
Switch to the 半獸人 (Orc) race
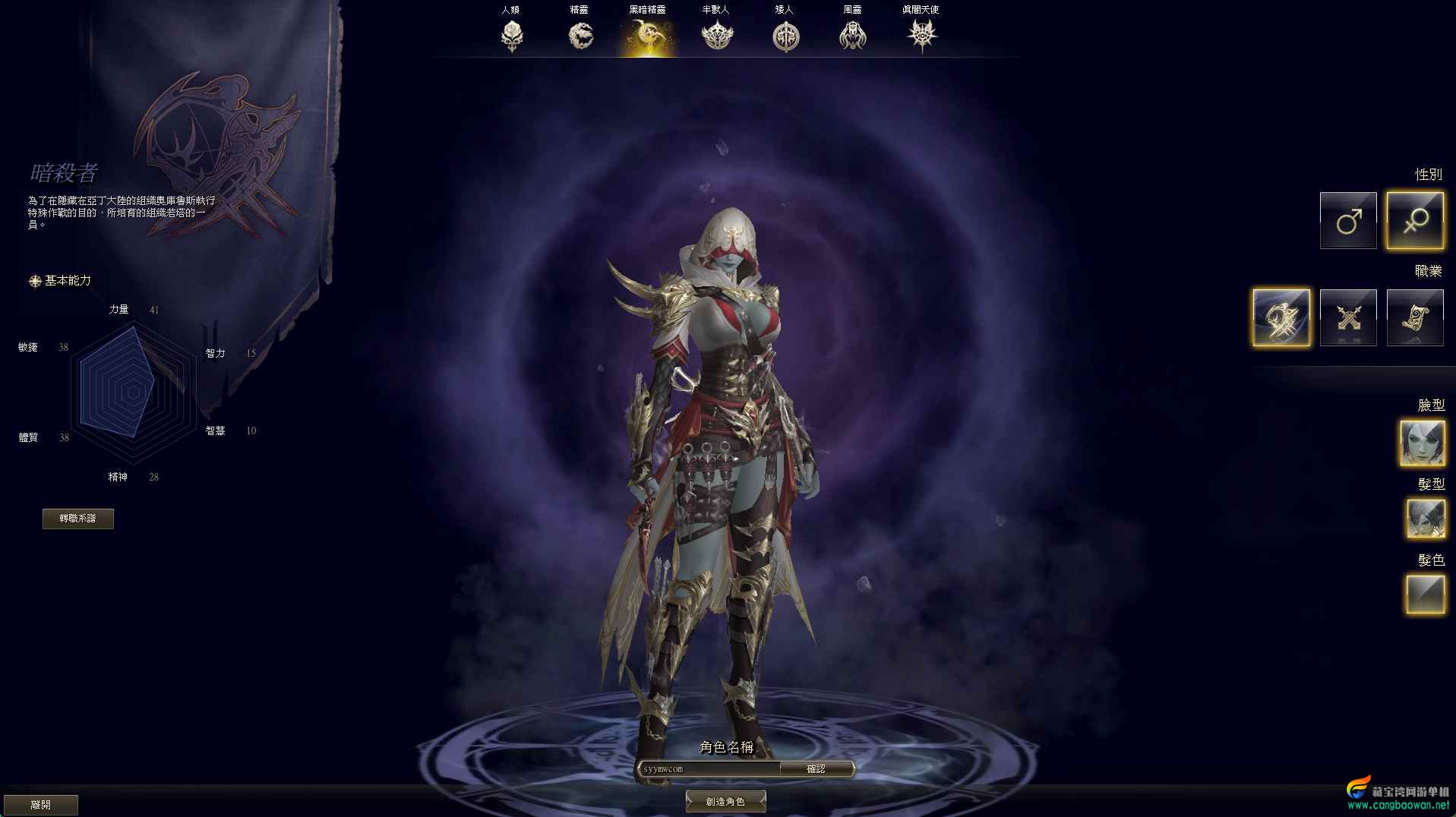pos(716,35)
